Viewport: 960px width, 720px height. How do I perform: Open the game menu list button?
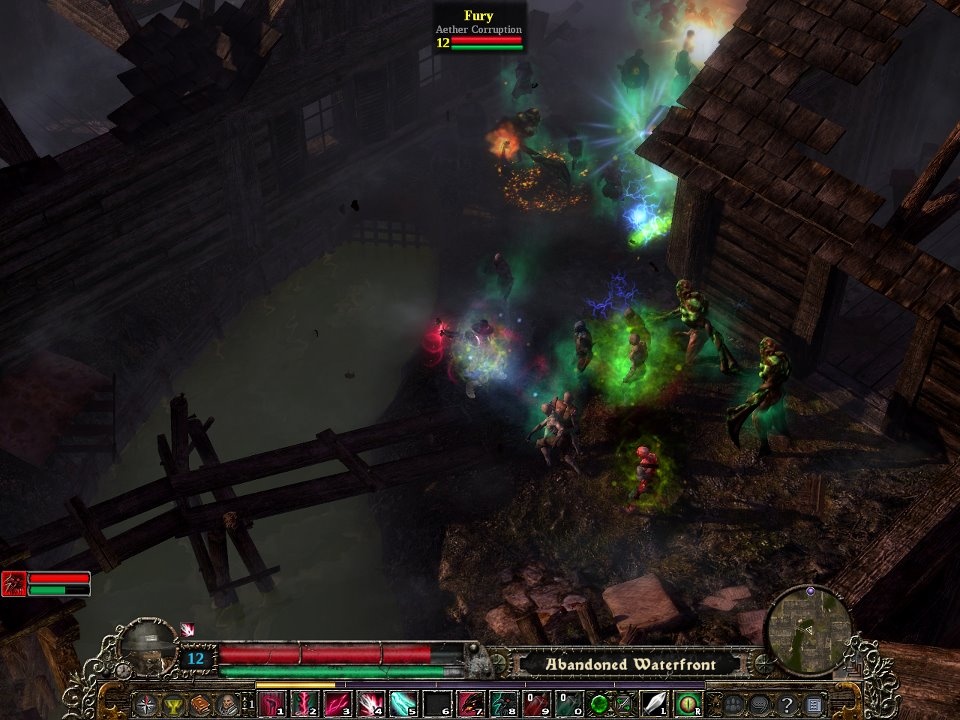click(814, 704)
